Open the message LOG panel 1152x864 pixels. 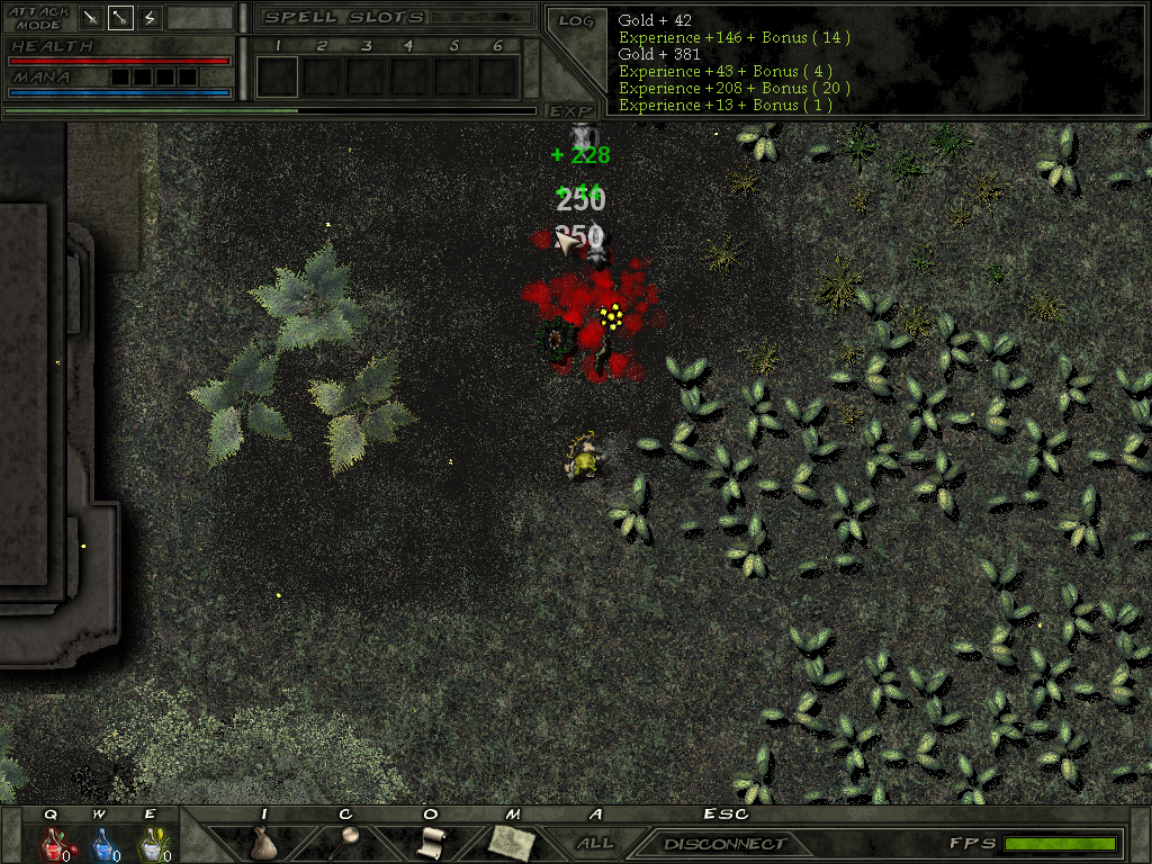click(x=575, y=21)
